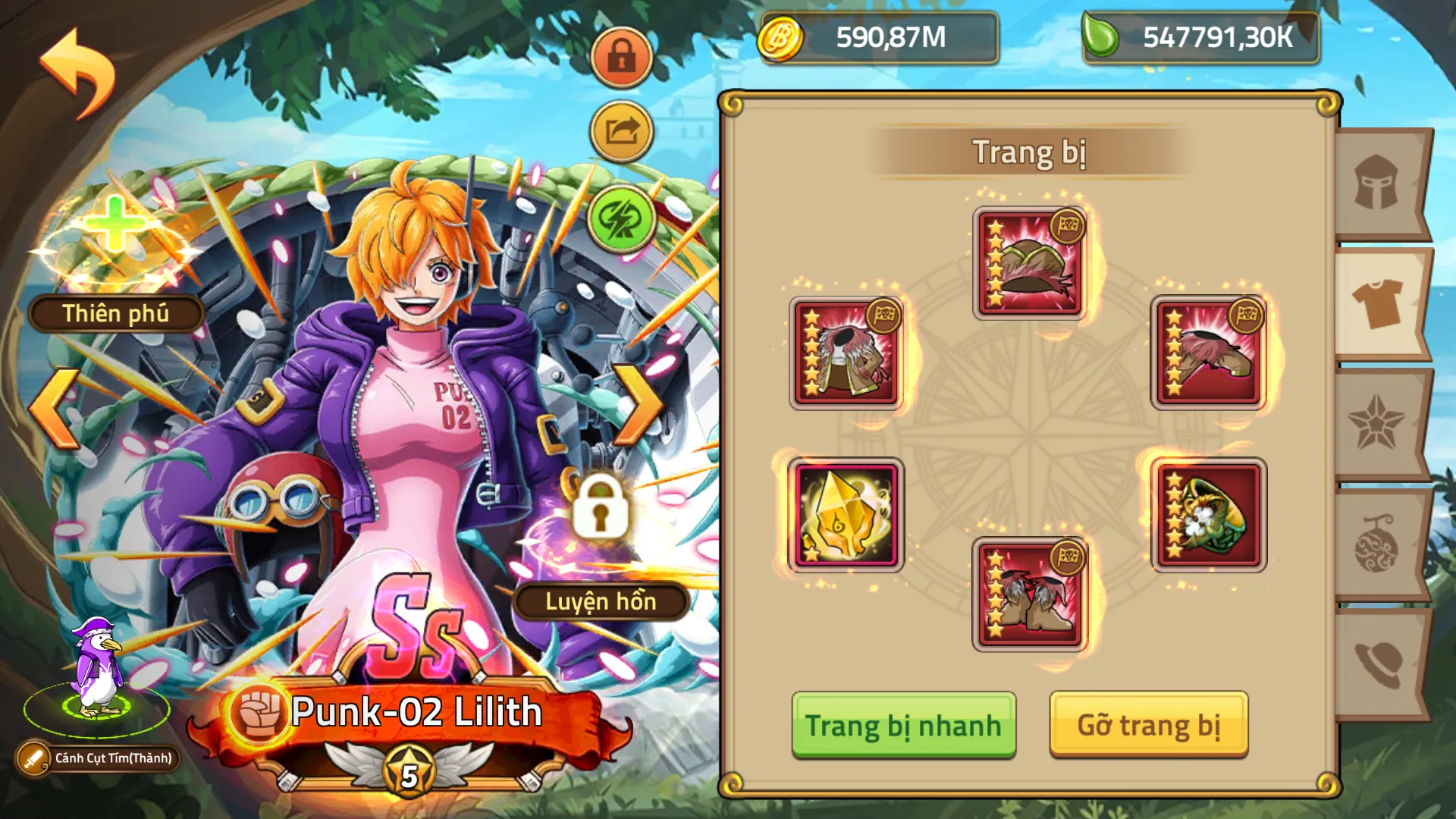Tap the orange share icon
1456x819 pixels.
[620, 129]
